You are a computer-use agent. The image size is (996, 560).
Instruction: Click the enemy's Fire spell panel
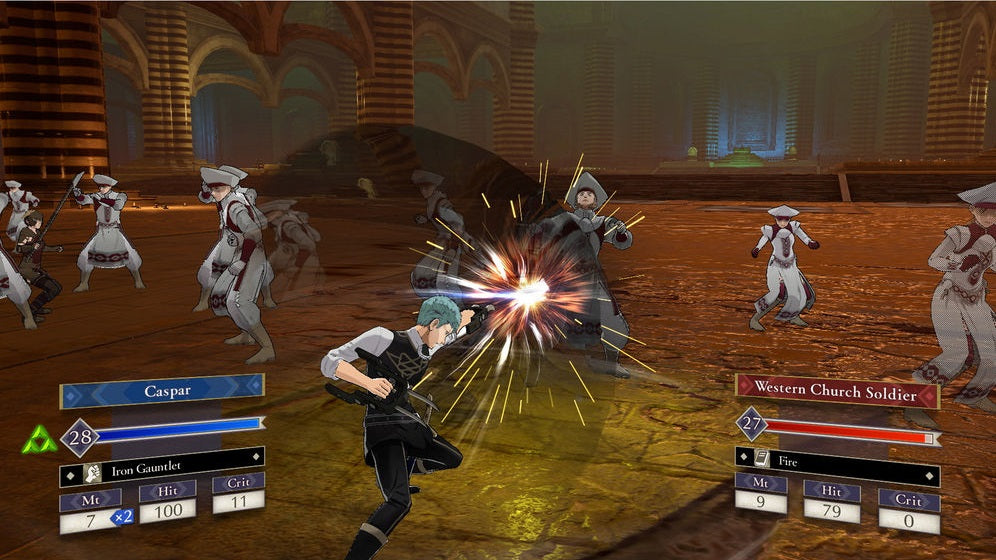837,463
